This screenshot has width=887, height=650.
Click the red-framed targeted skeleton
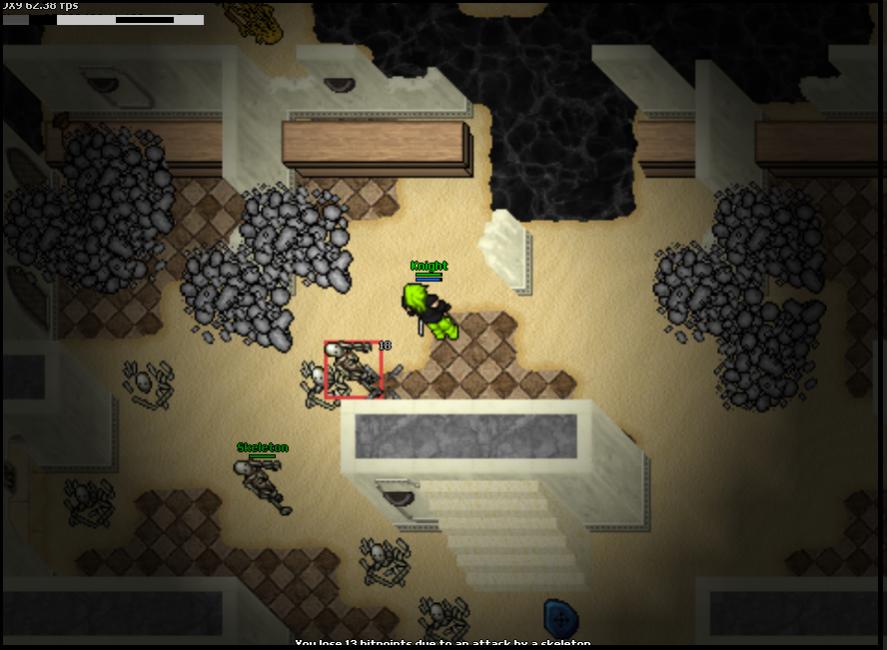click(353, 369)
